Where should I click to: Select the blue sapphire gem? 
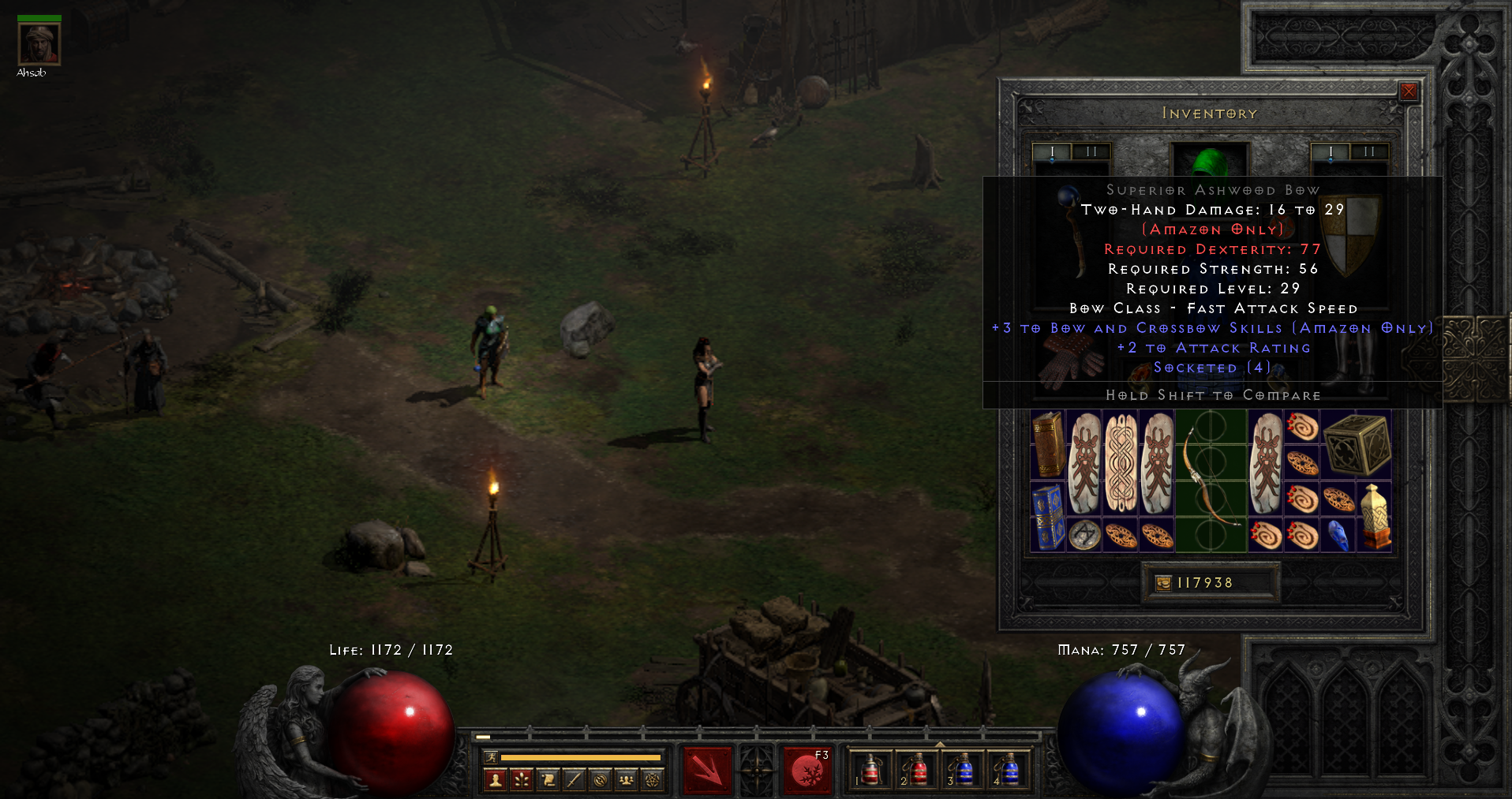click(x=1338, y=536)
